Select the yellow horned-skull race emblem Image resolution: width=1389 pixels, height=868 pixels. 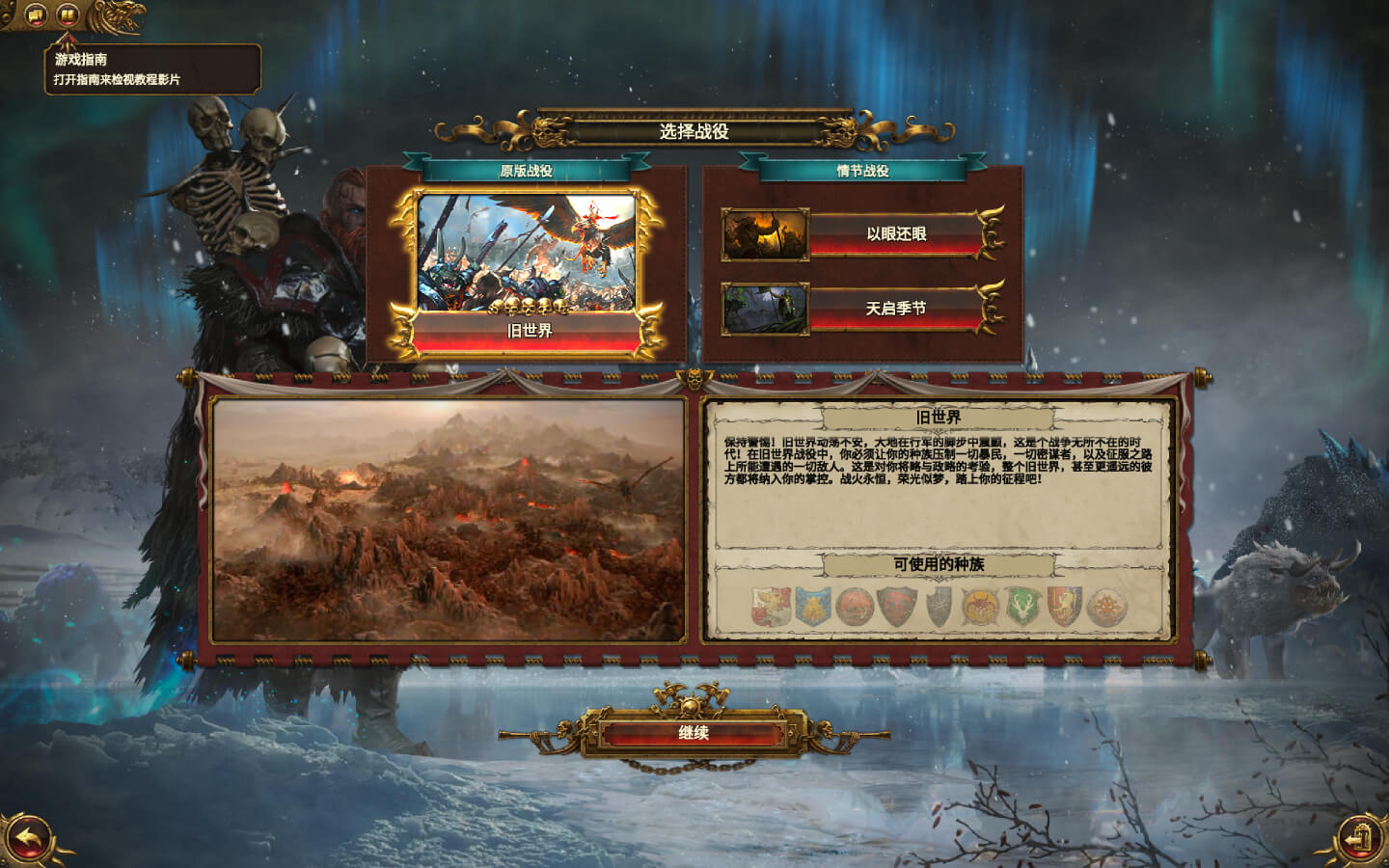pos(979,607)
